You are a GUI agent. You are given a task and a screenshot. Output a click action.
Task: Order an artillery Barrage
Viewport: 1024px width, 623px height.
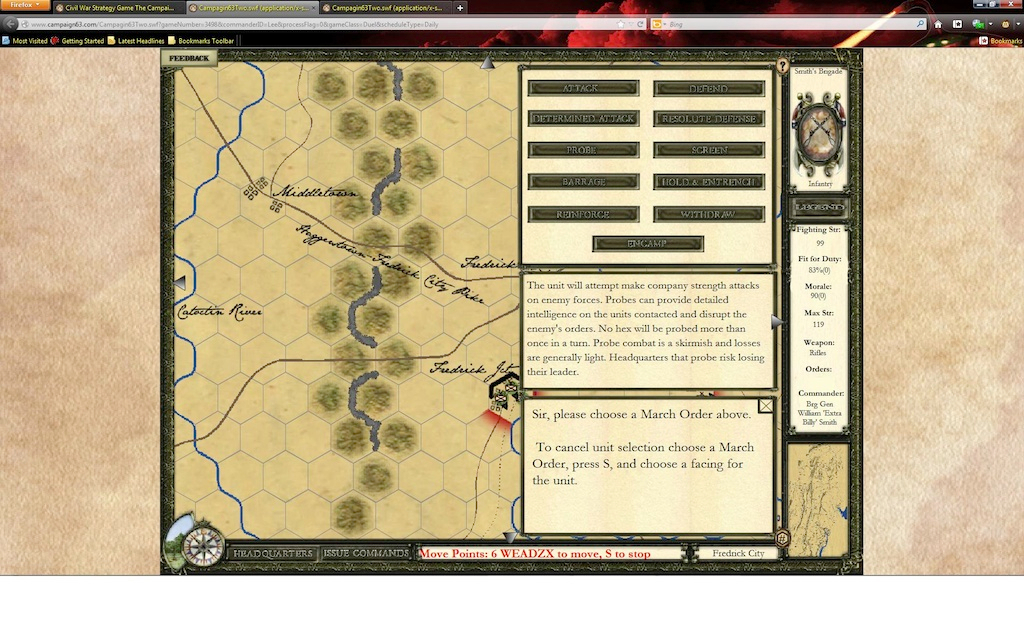[583, 182]
